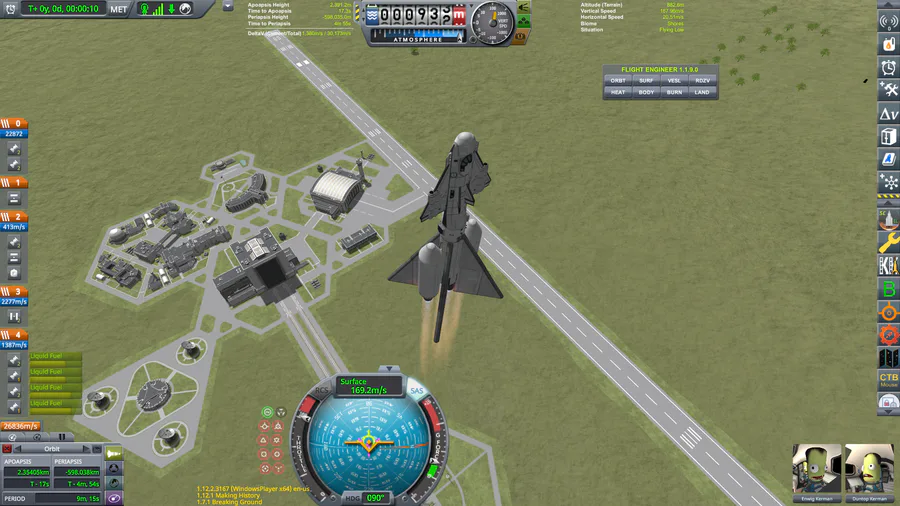Viewport: 900px width, 506px height.
Task: Open the BURN readout panel
Action: 674,92
